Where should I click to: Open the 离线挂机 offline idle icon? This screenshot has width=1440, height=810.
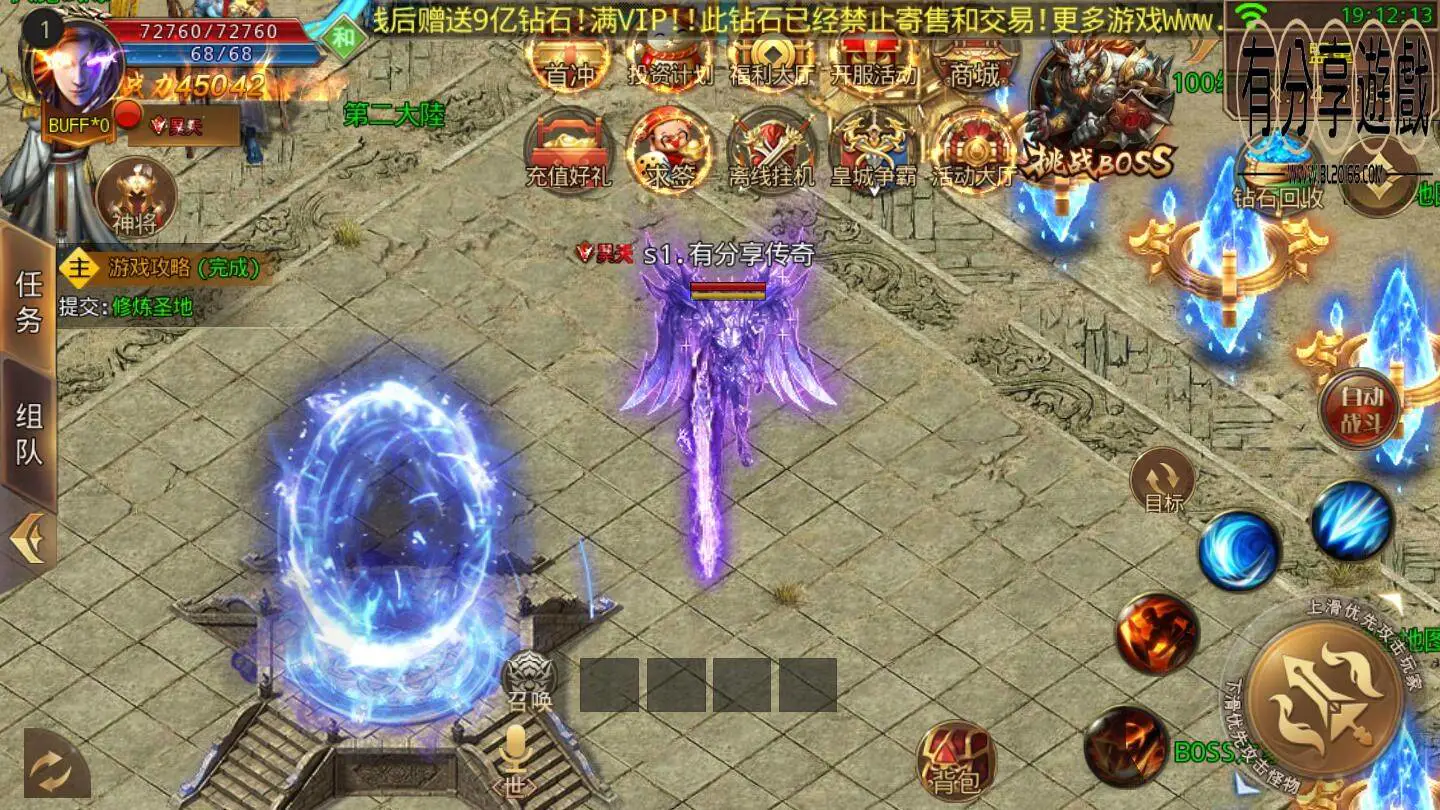point(771,151)
